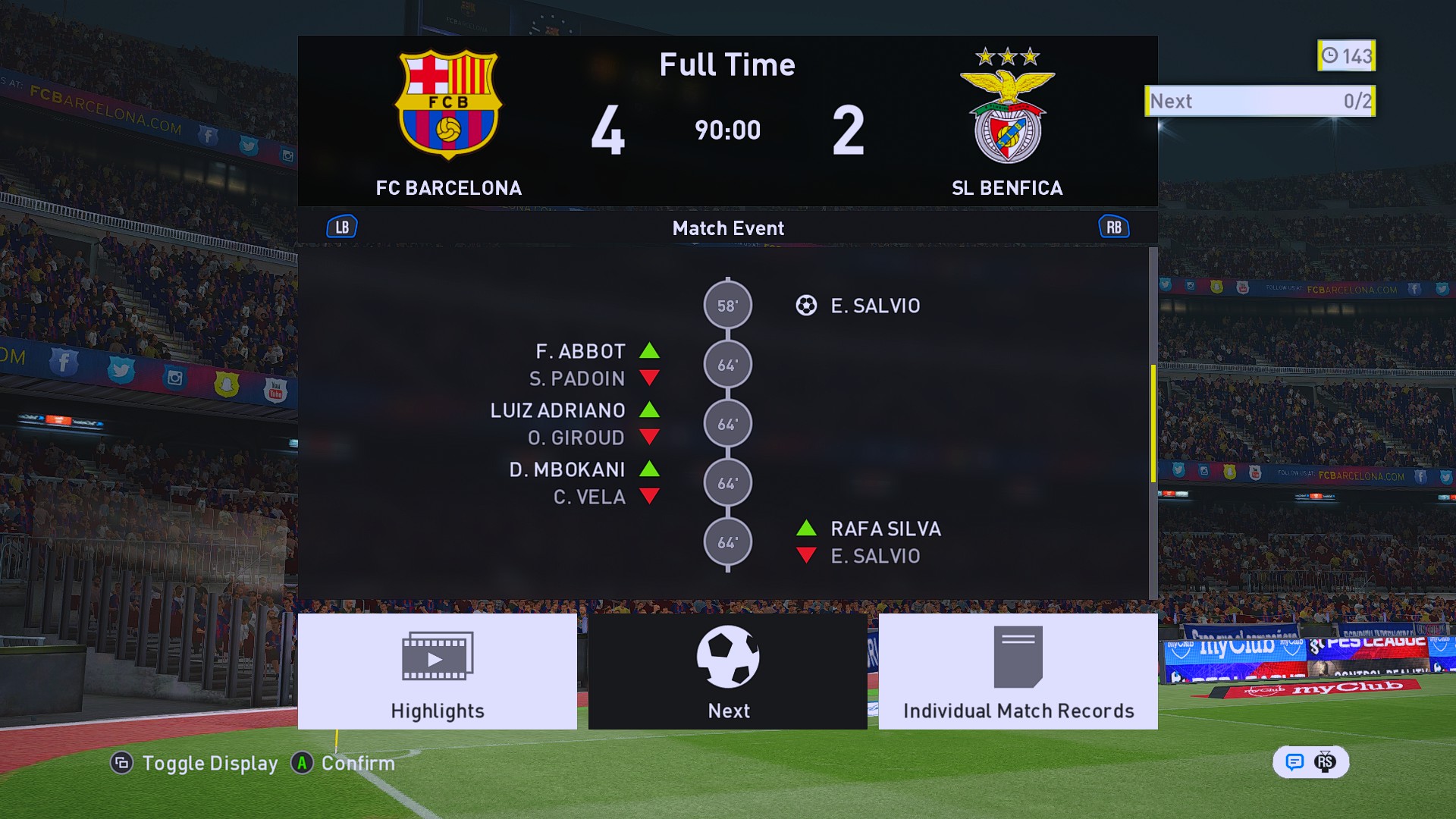Select the 58' E. Salvio goal event
Screen dimensions: 1456x819
[875, 306]
